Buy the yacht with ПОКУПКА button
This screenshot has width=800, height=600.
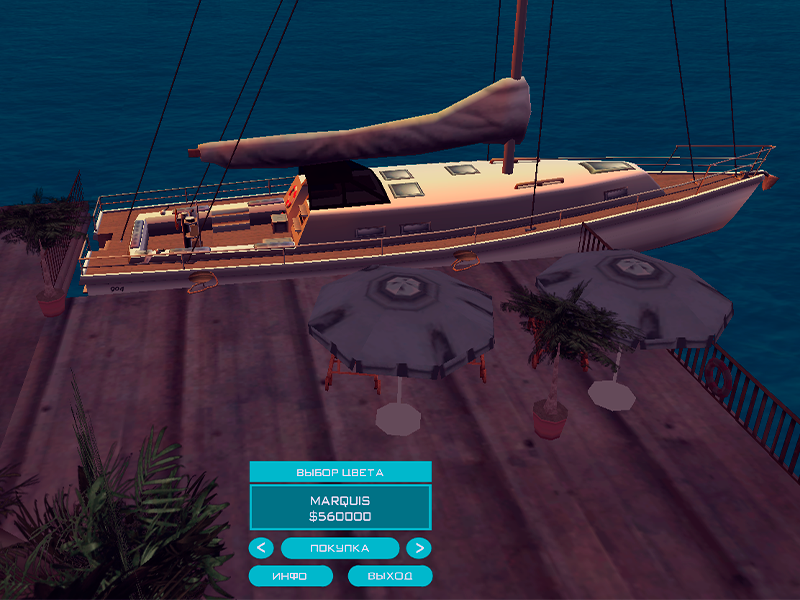coord(340,548)
